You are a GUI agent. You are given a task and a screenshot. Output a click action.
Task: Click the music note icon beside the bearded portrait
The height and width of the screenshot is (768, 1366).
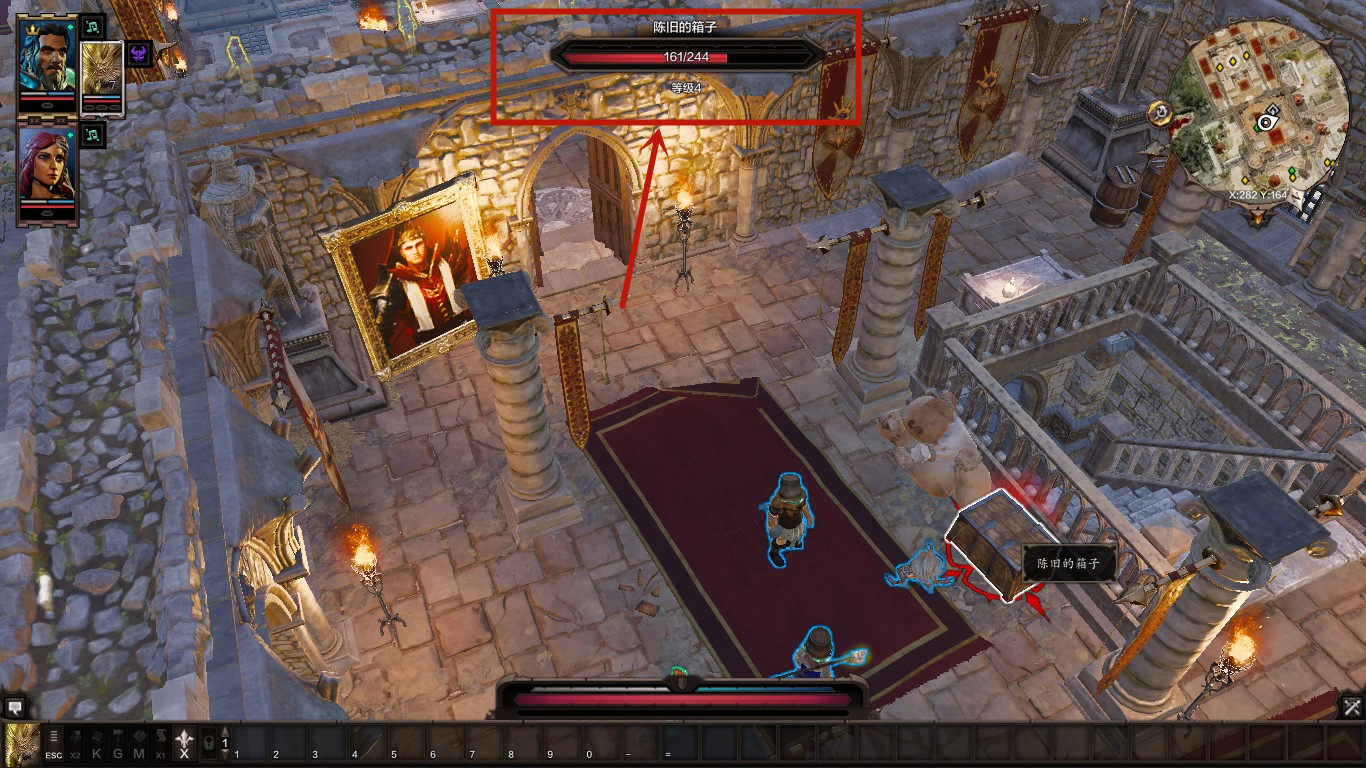click(93, 26)
